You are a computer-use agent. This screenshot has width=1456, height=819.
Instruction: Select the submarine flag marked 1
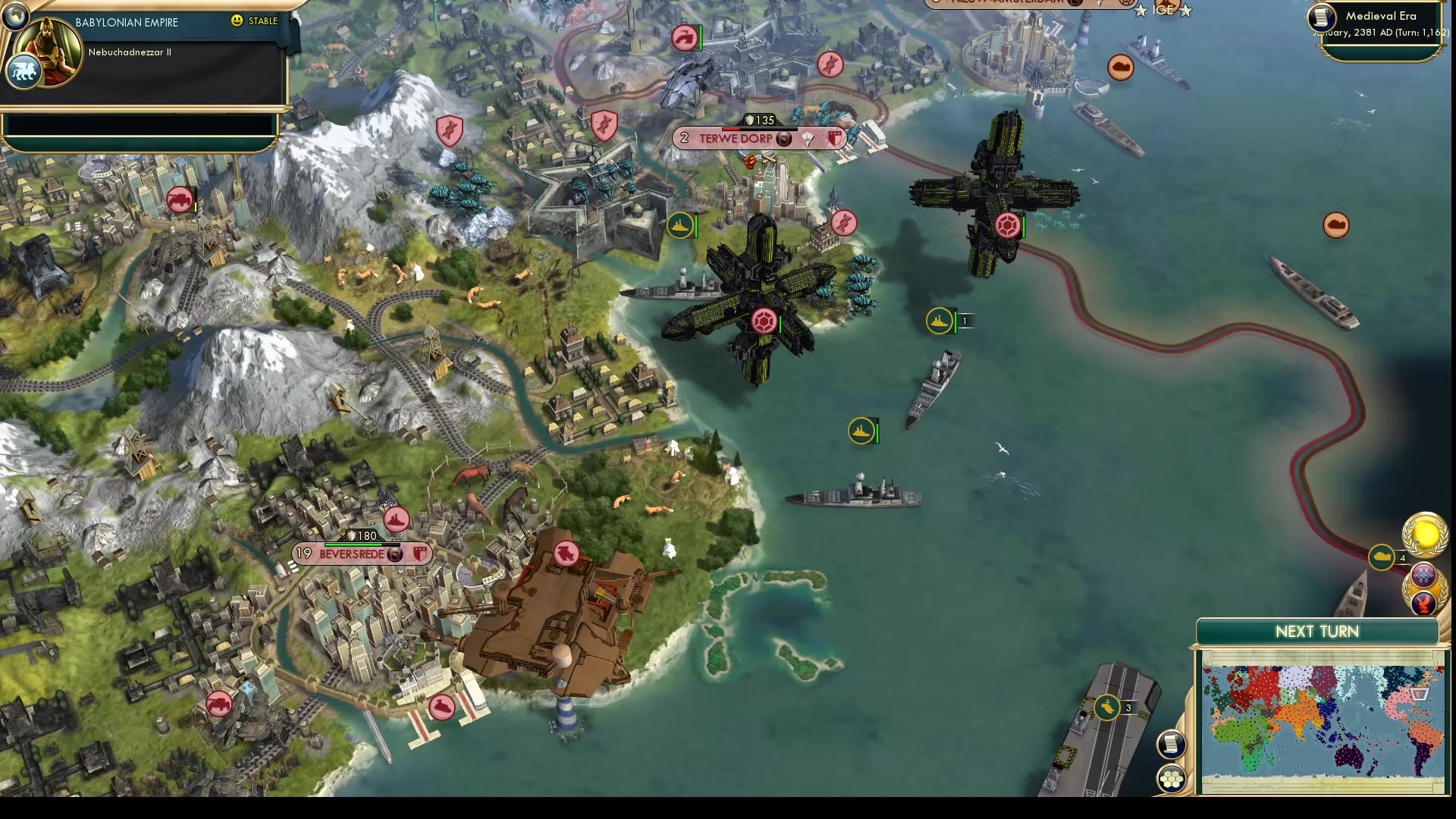click(938, 320)
